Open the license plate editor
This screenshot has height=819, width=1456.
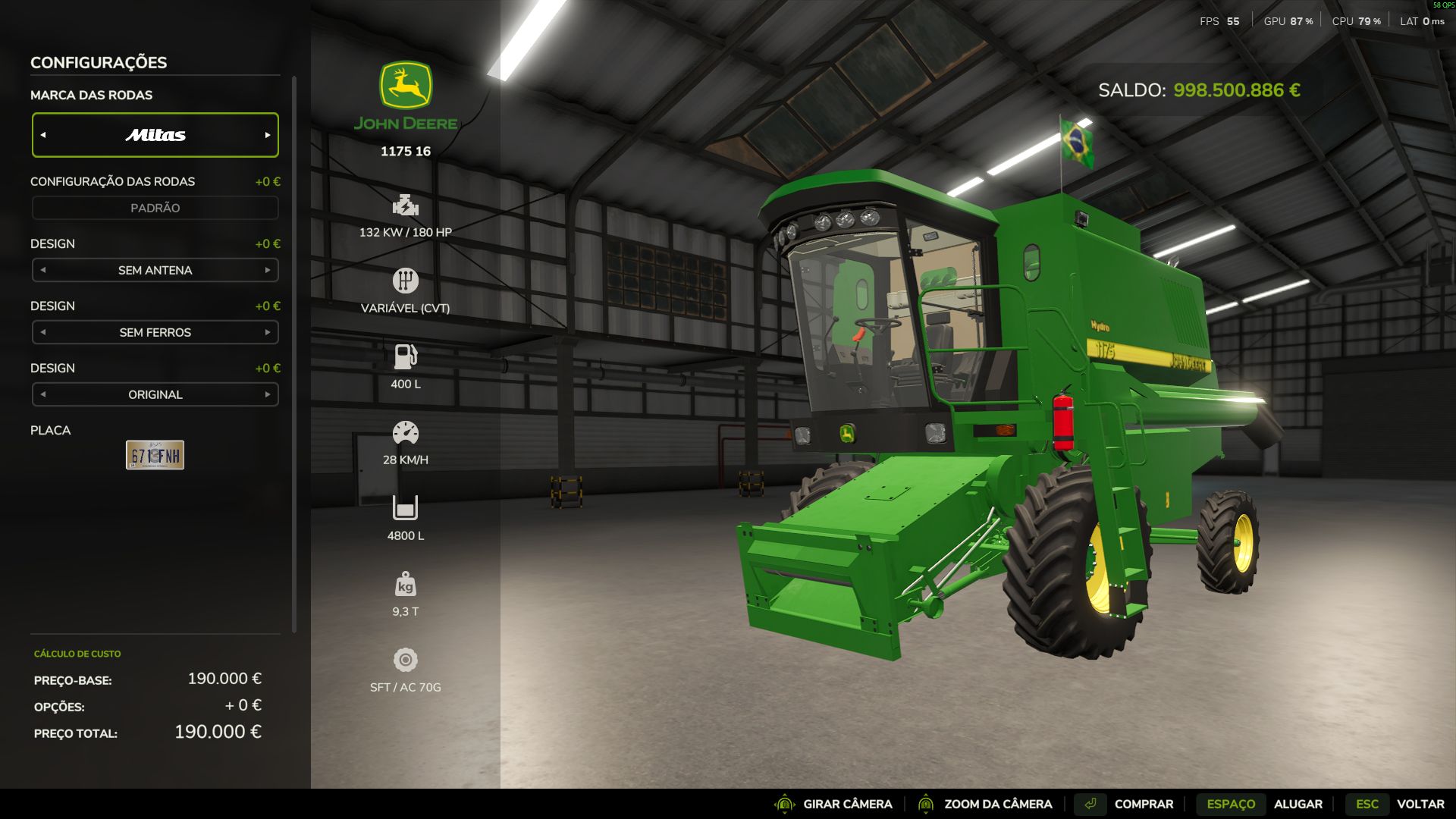(155, 455)
